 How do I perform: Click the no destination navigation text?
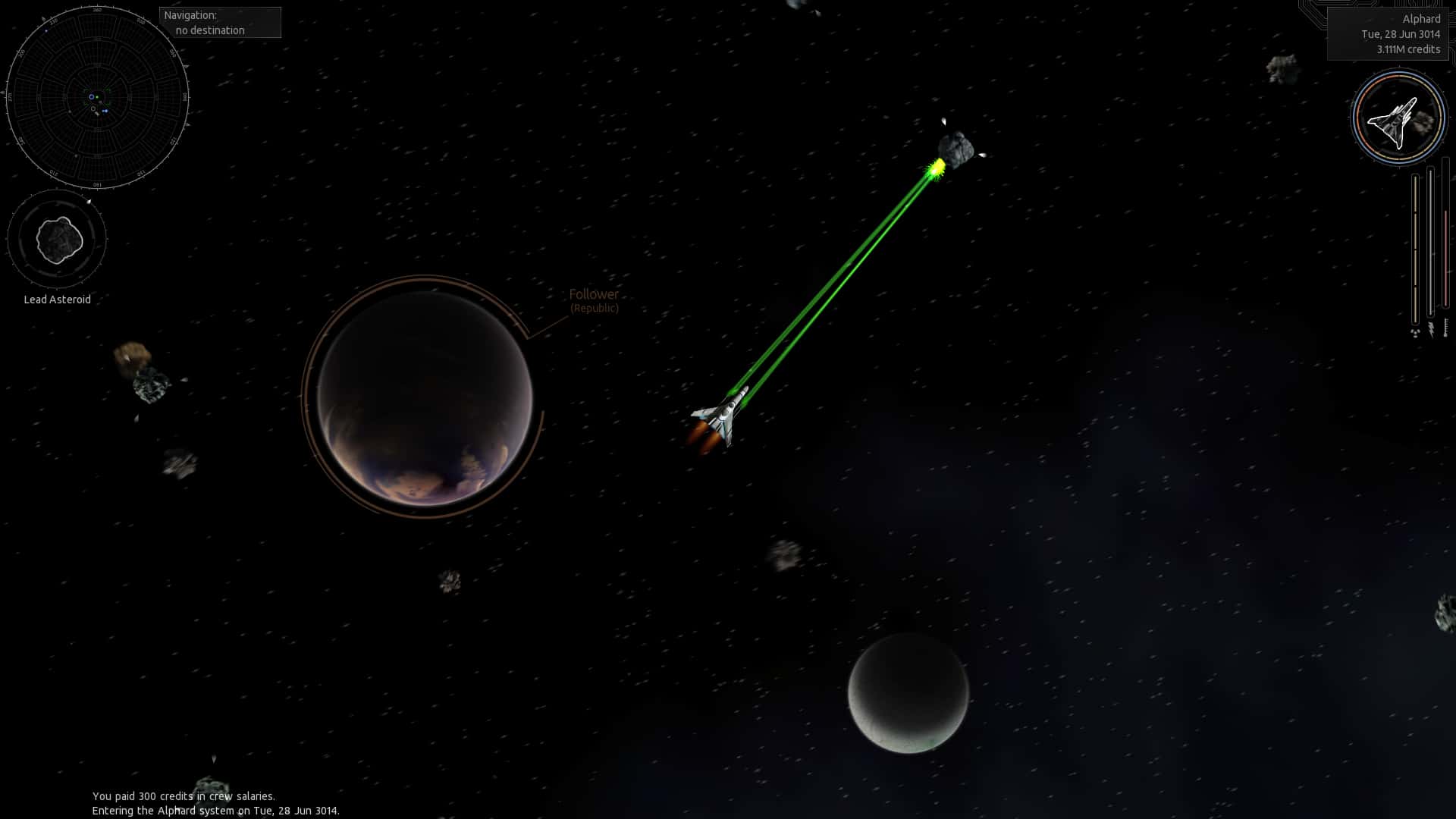click(x=209, y=31)
